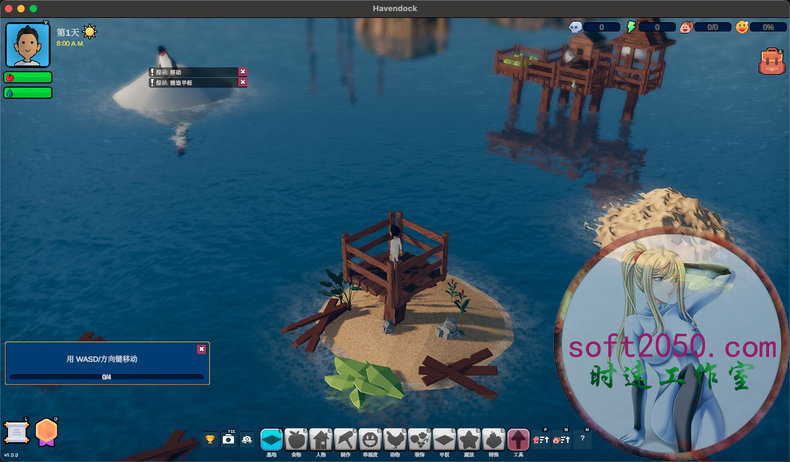The image size is (790, 462).
Task: Open the question mark help button
Action: click(x=584, y=439)
